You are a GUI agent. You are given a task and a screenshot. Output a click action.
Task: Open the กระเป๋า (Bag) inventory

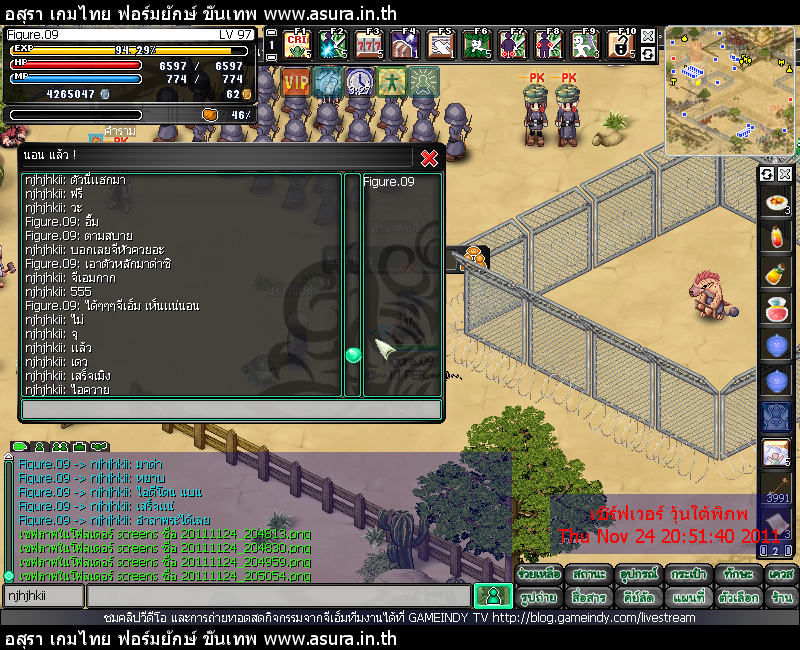[689, 575]
